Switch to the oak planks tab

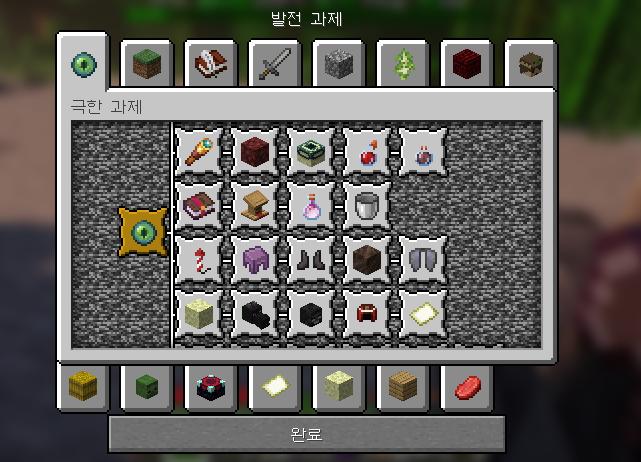coord(403,386)
